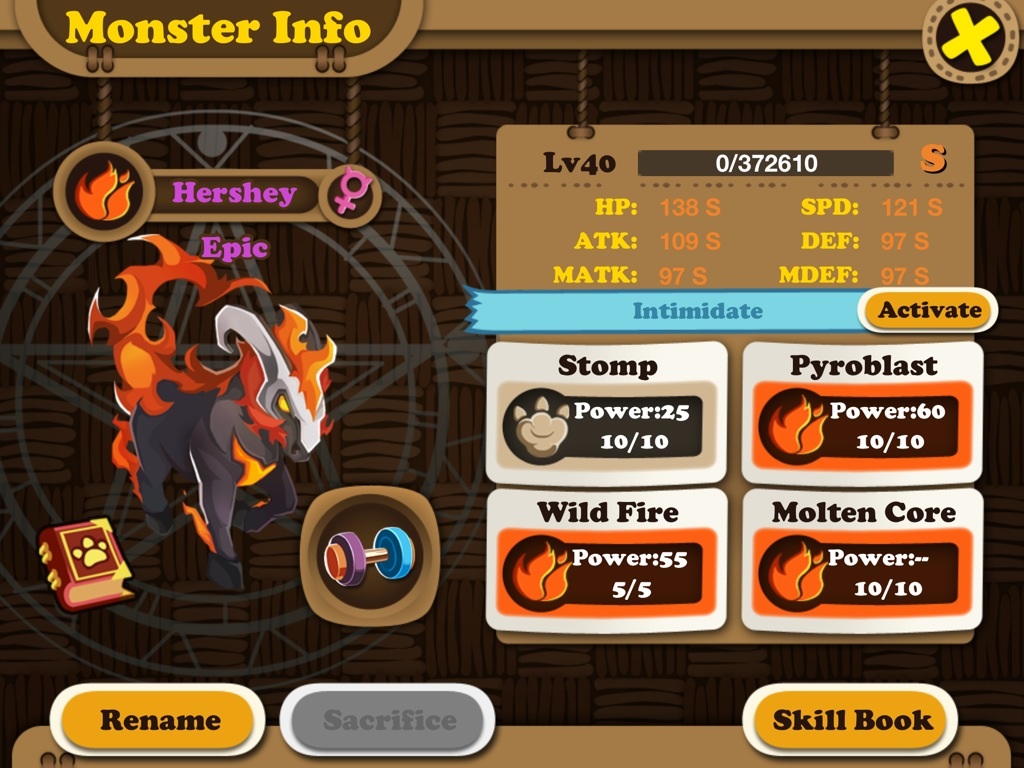
Task: Select the Stomp skill card
Action: pos(606,413)
